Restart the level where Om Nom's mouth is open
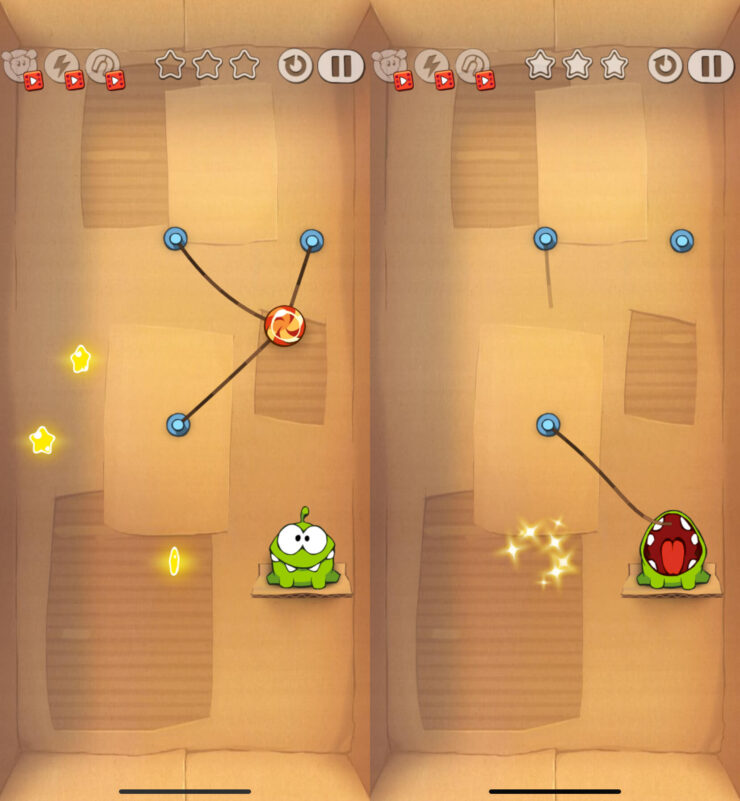Image resolution: width=740 pixels, height=801 pixels. tap(665, 66)
